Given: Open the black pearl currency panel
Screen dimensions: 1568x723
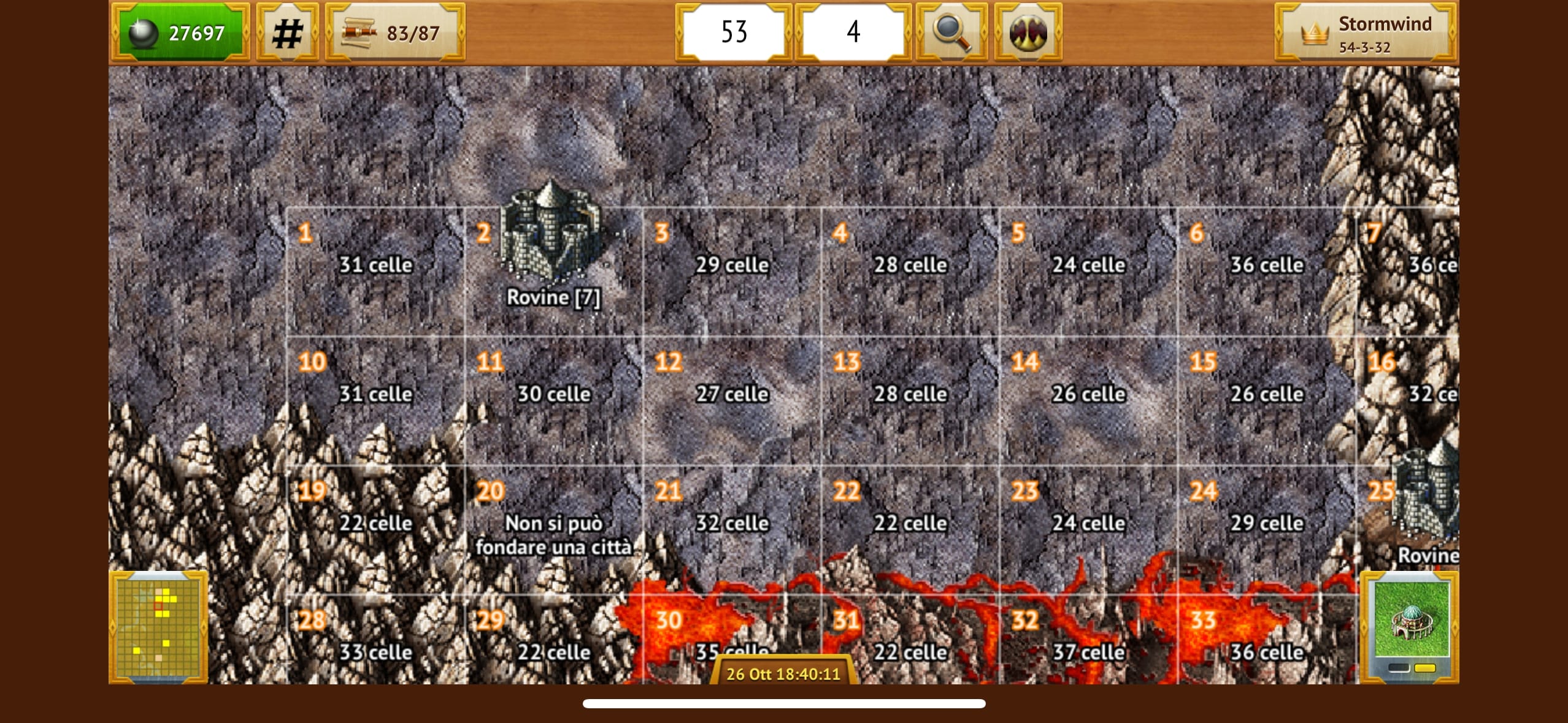Looking at the screenshot, I should (x=180, y=33).
